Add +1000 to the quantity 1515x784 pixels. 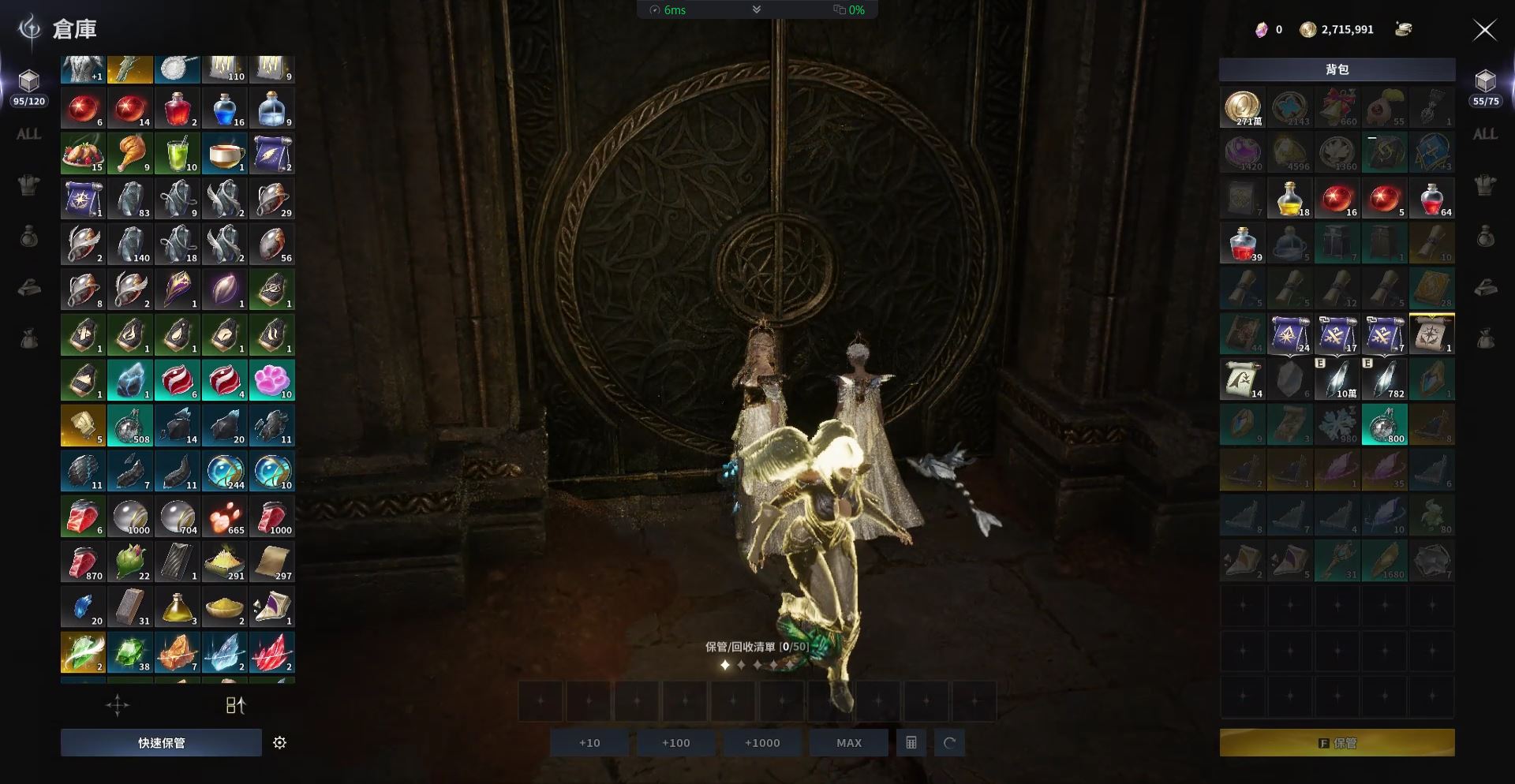click(761, 742)
